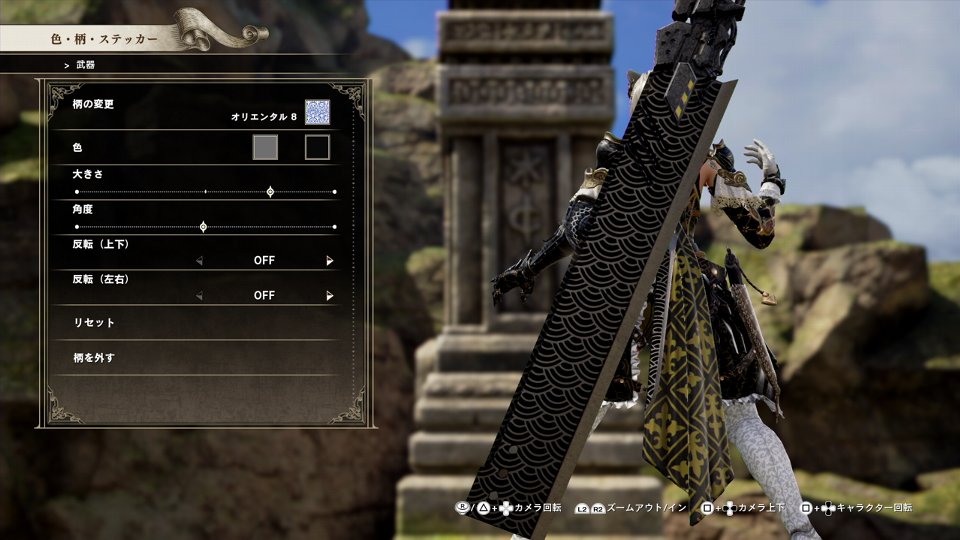Click left arrow of 反転（上下） setting
The image size is (960, 540).
(x=198, y=261)
